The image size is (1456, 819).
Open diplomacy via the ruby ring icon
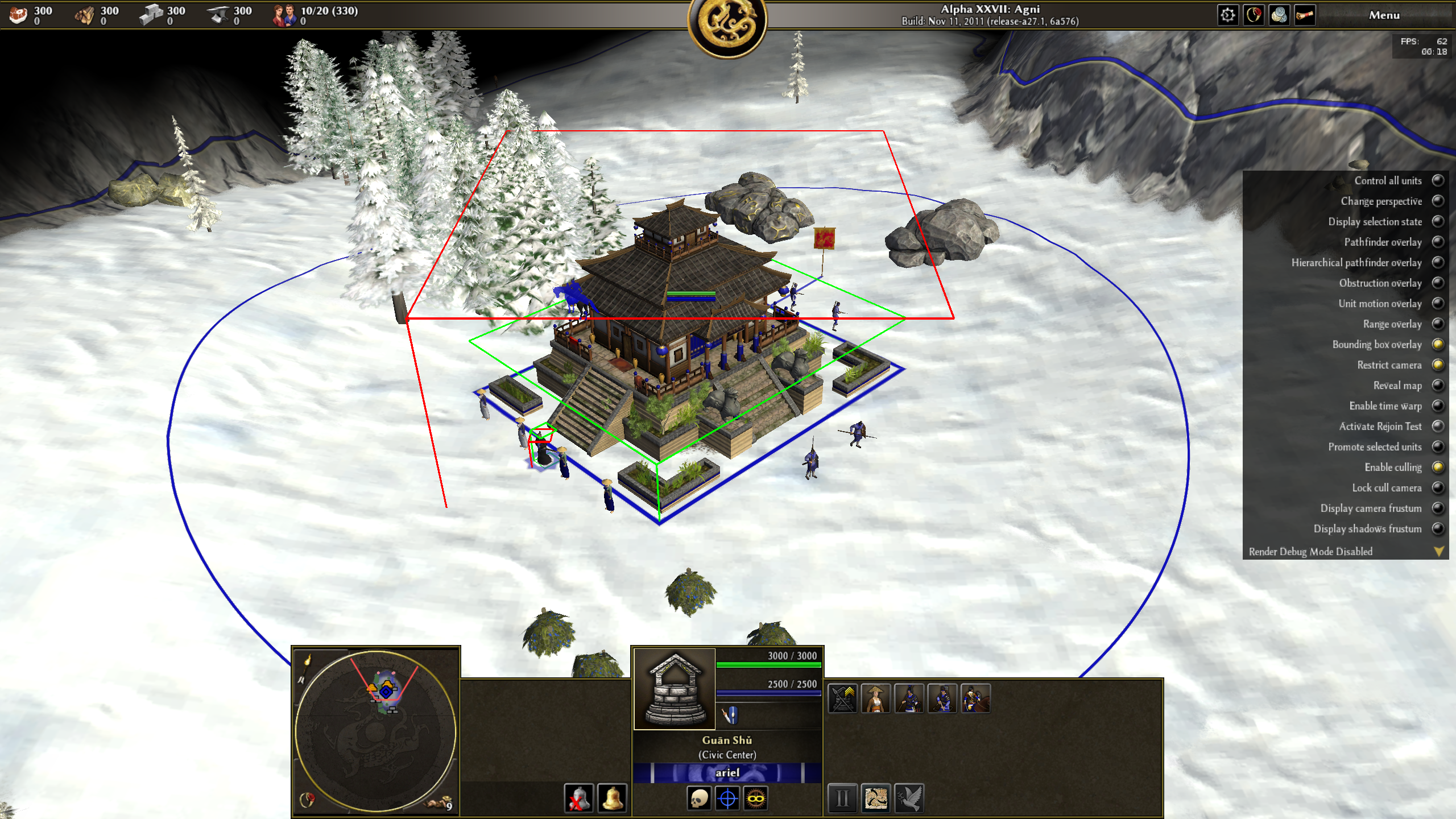[x=1254, y=15]
